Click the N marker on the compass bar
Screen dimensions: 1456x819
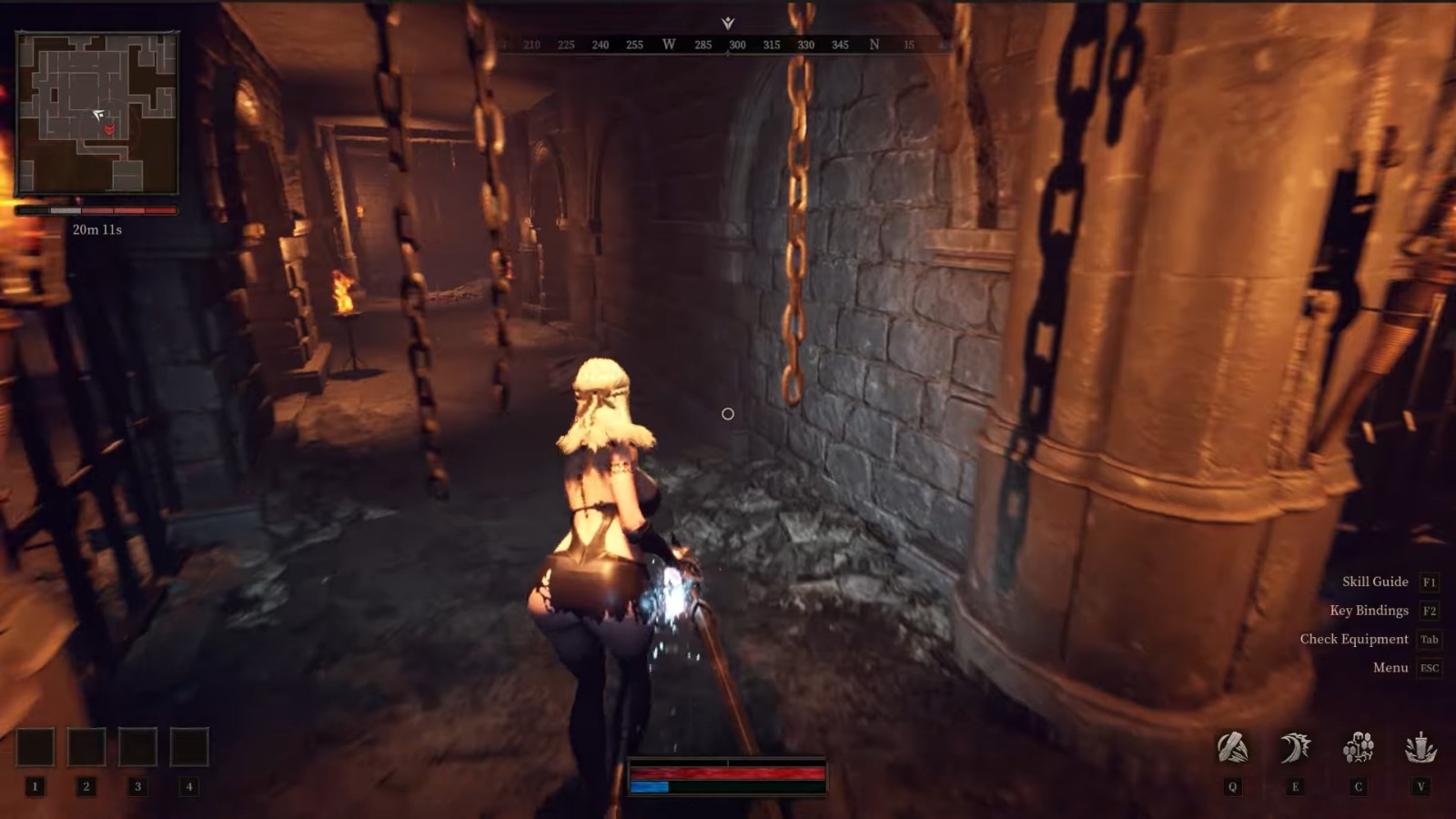point(875,44)
